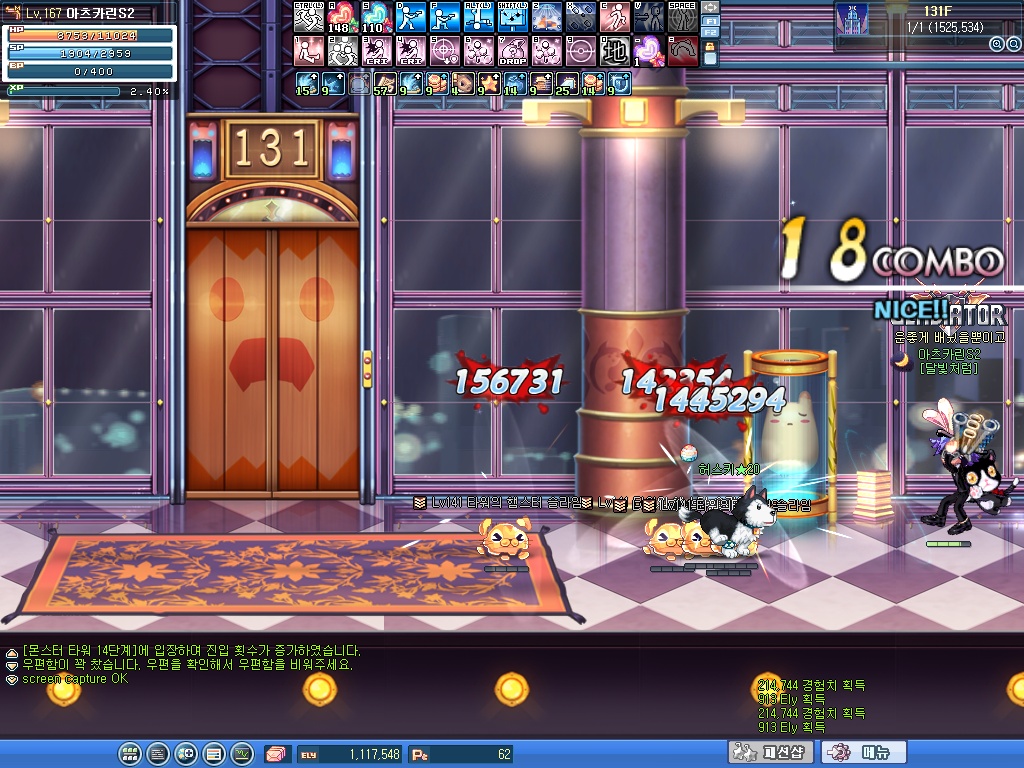
Task: Click the gold star buff icon
Action: (x=489, y=83)
